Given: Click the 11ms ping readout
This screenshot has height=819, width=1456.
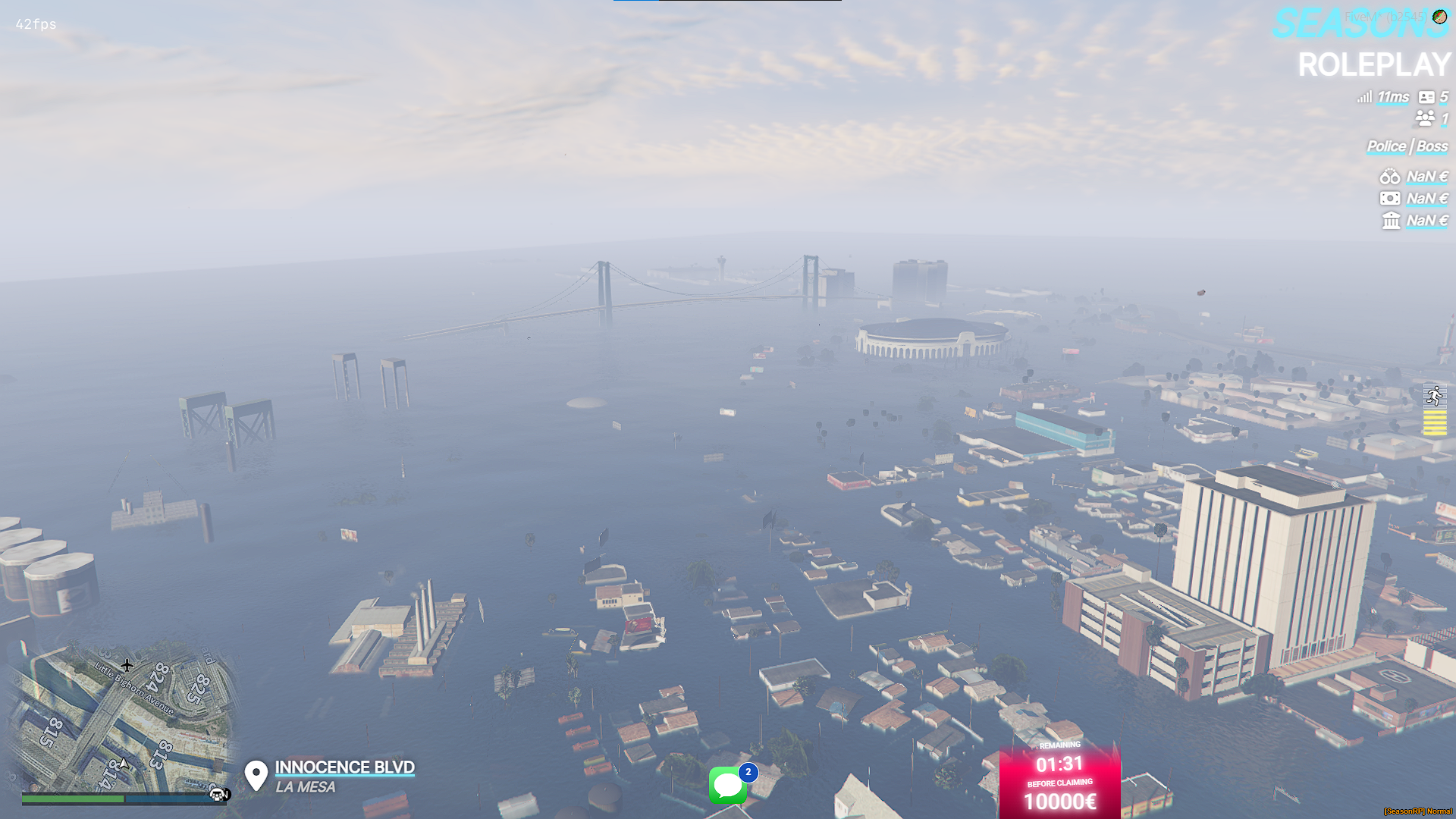Looking at the screenshot, I should 1393,97.
